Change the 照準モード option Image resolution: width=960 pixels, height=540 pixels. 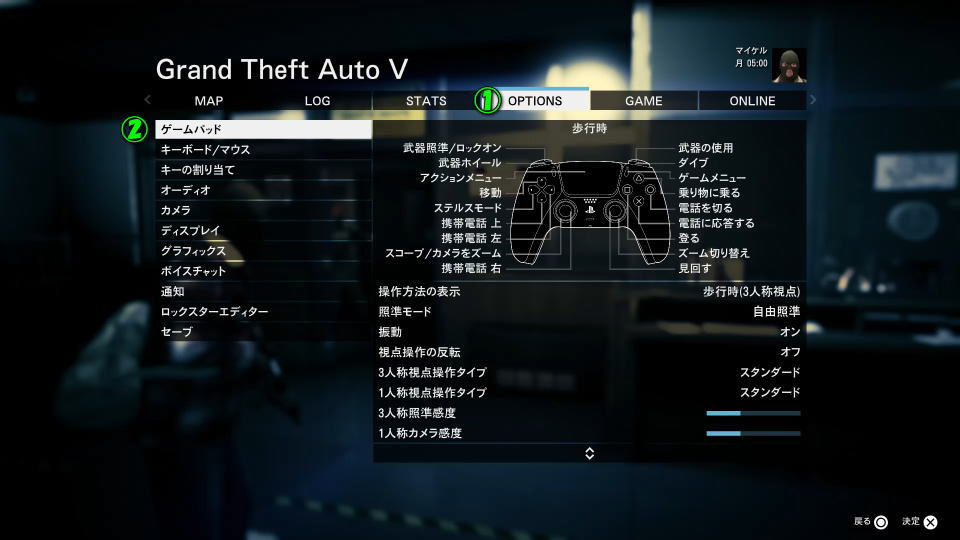pyautogui.click(x=589, y=312)
